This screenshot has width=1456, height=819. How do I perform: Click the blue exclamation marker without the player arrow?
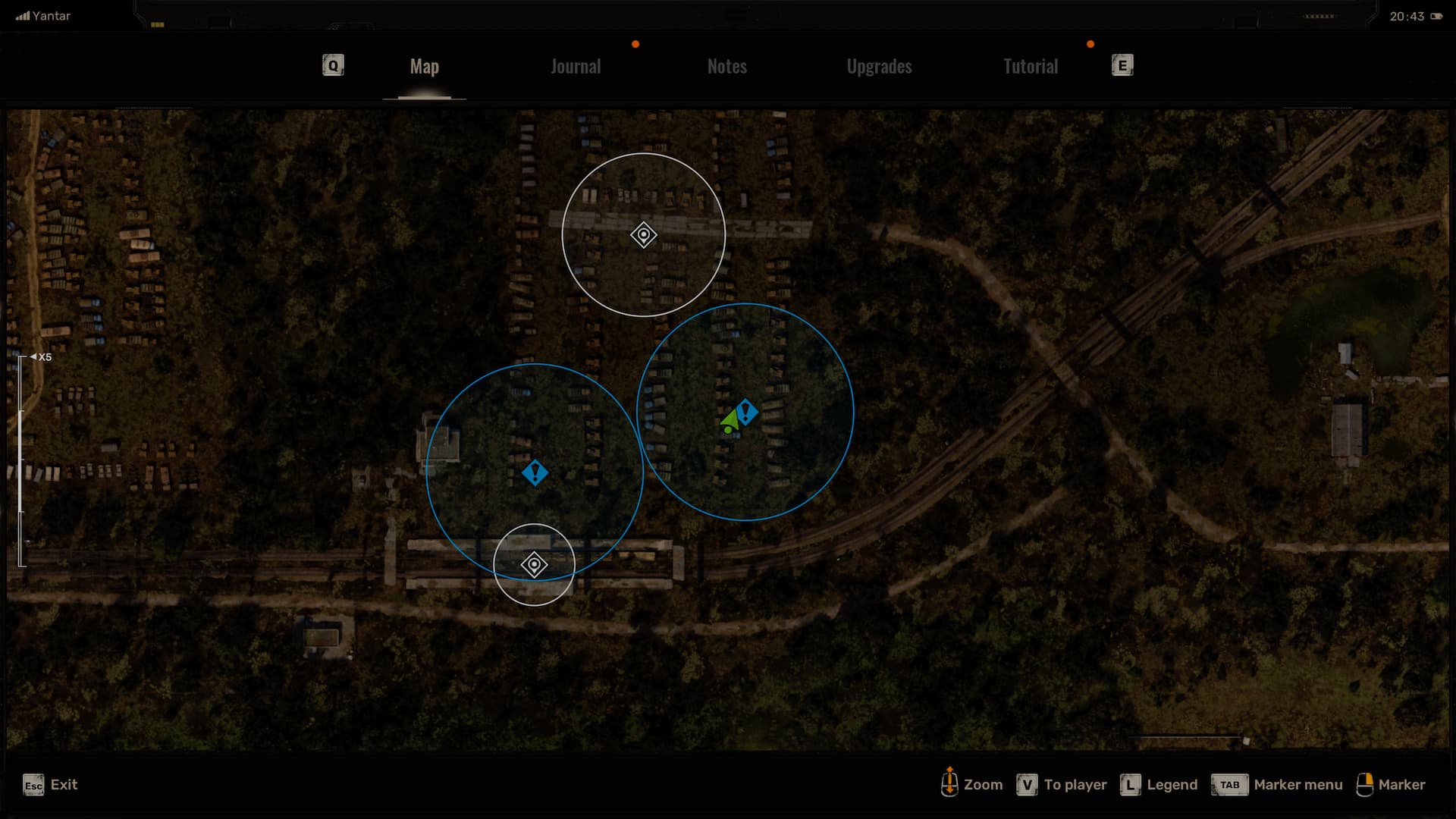point(535,473)
